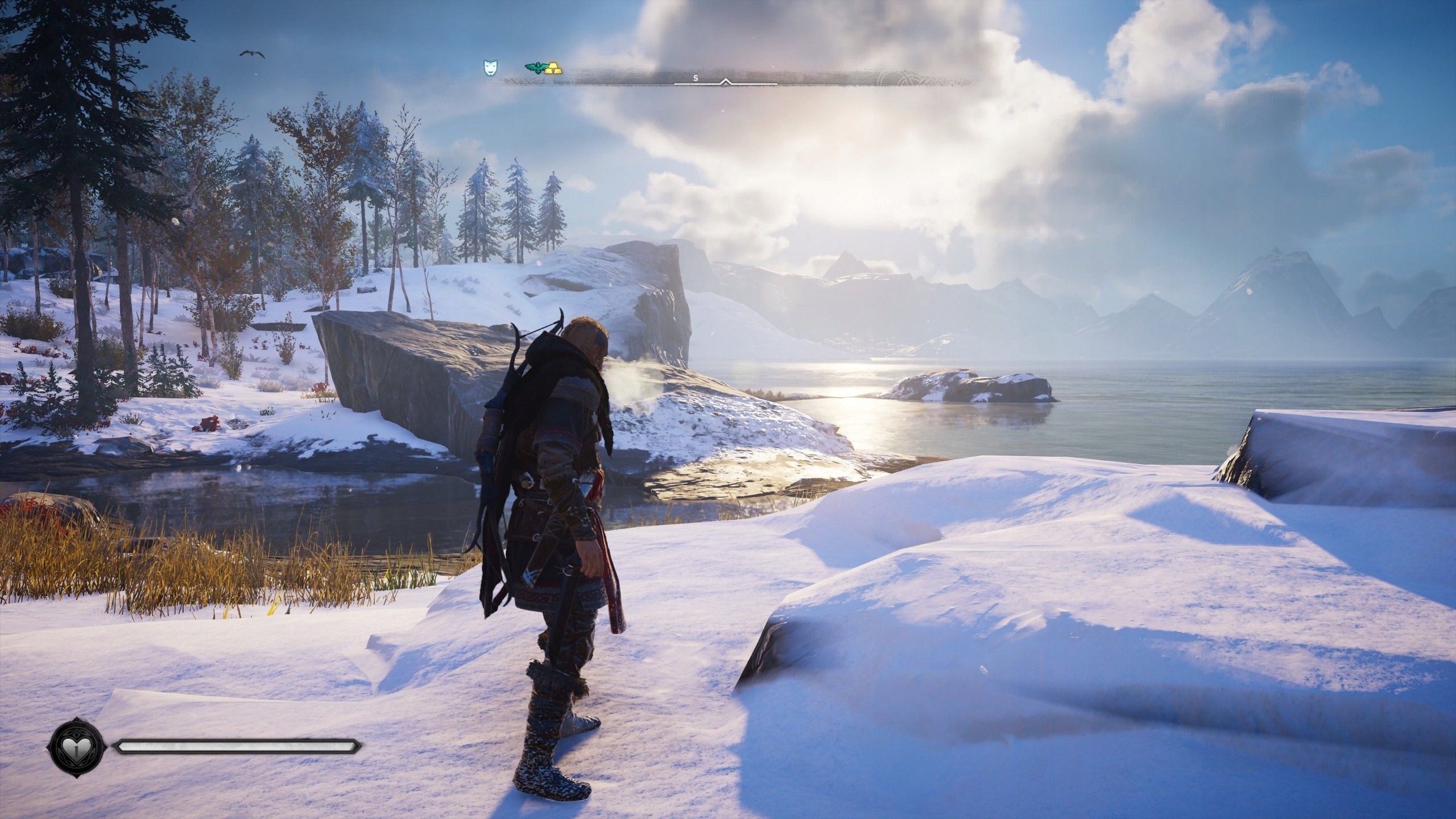Click the compass center heading arrow

[x=725, y=82]
